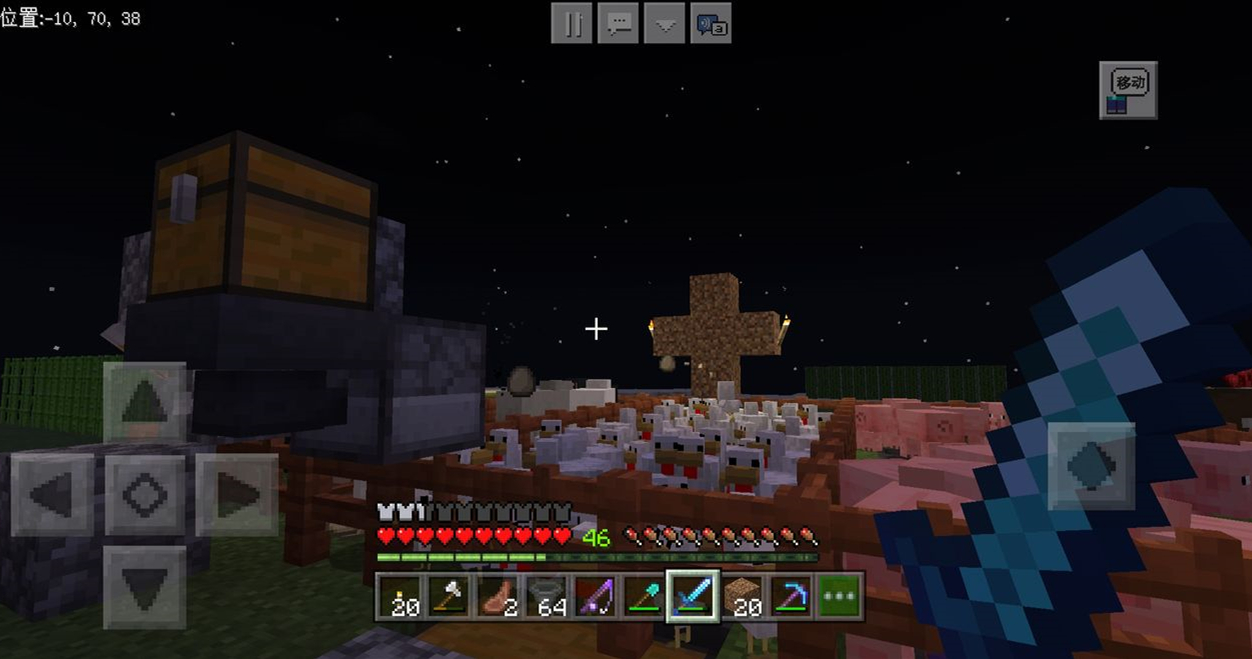
Task: Select the enchanted fishing rod slot
Action: 596,596
